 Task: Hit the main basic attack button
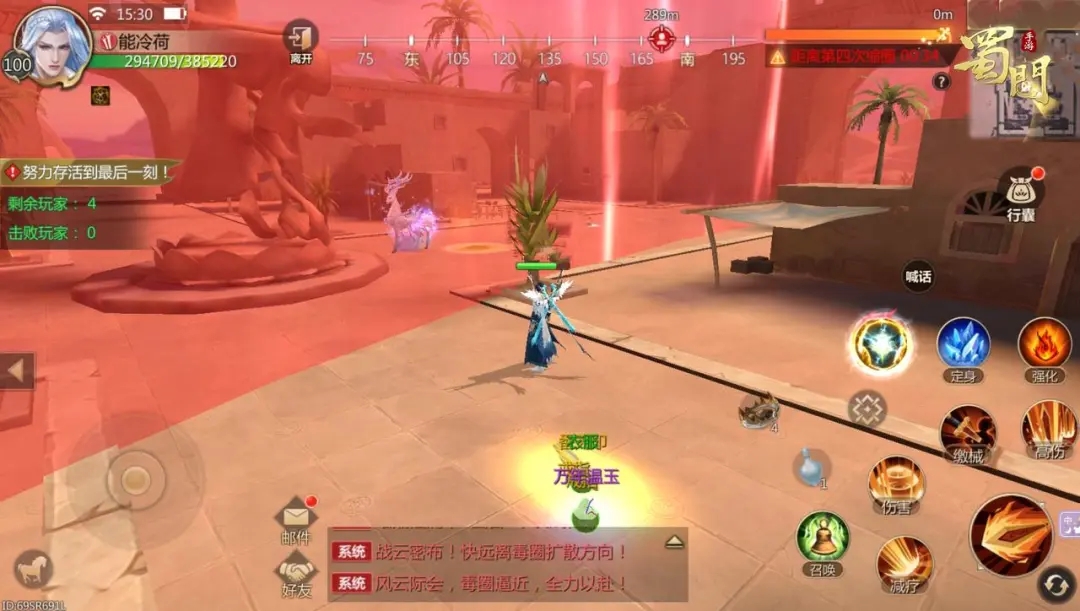point(1010,535)
